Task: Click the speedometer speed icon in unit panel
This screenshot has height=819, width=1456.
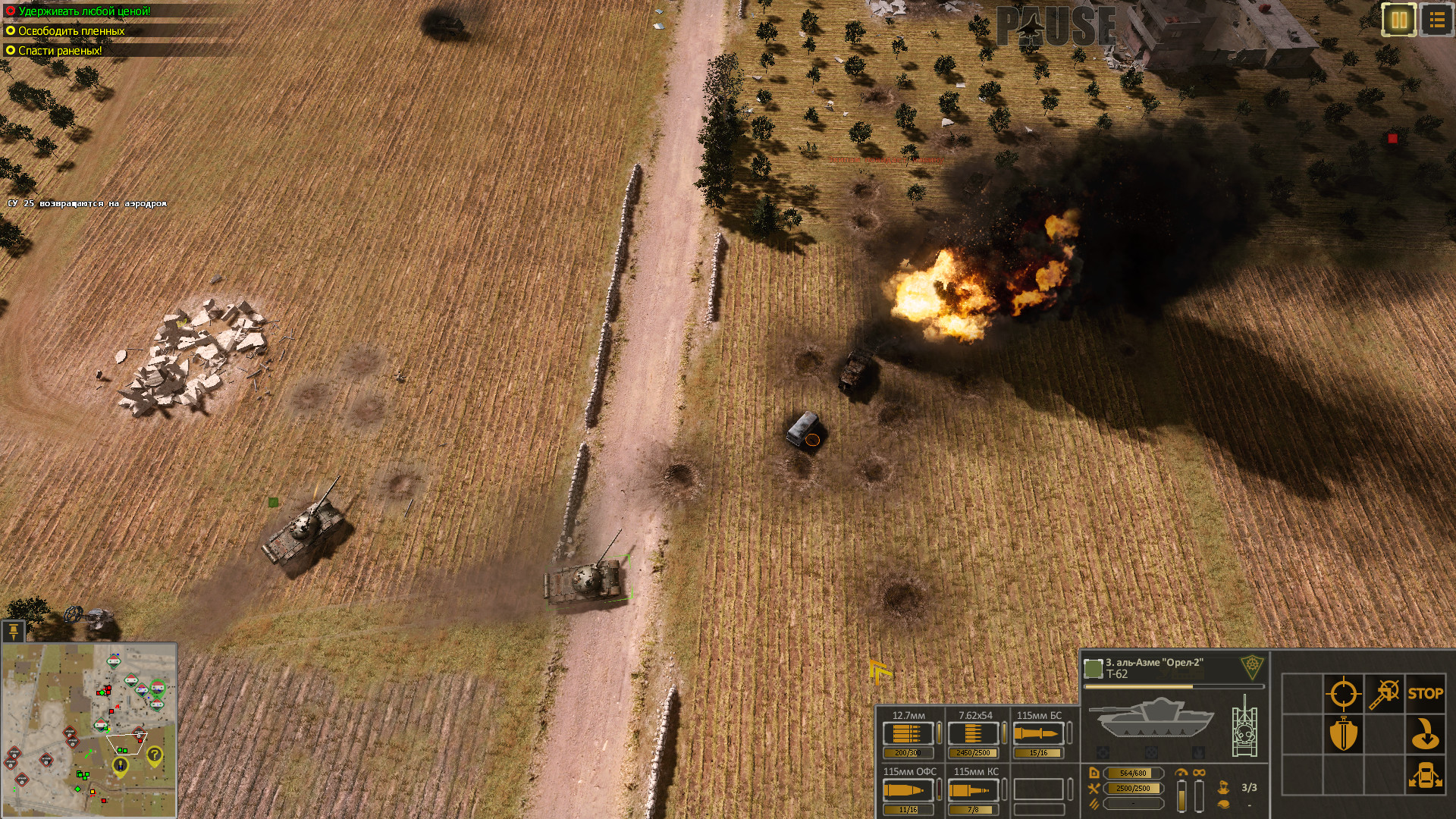Action: 1181,773
